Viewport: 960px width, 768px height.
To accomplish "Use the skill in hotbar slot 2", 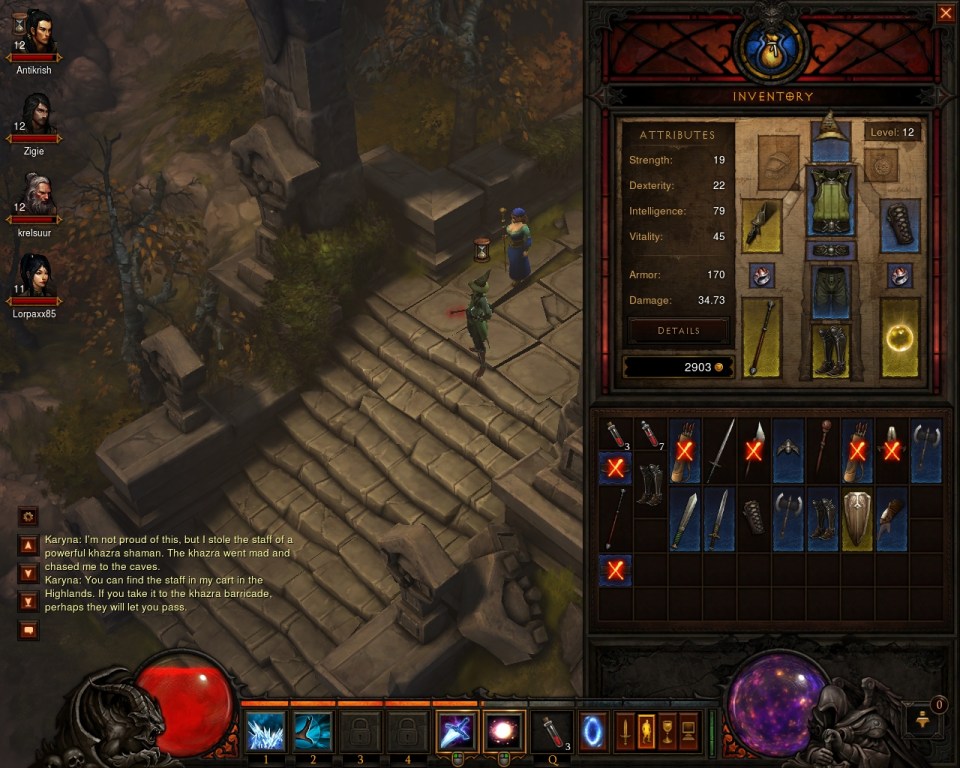I will 312,731.
